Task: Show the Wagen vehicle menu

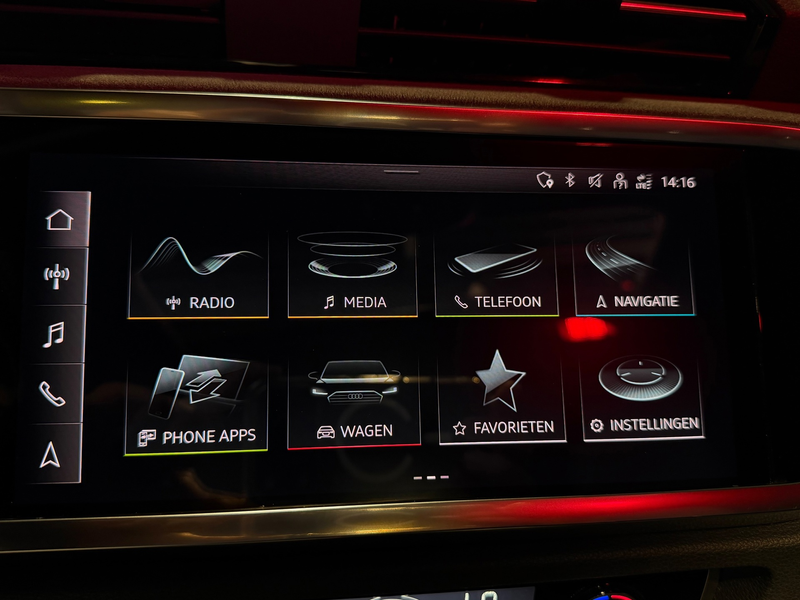Action: click(x=354, y=400)
